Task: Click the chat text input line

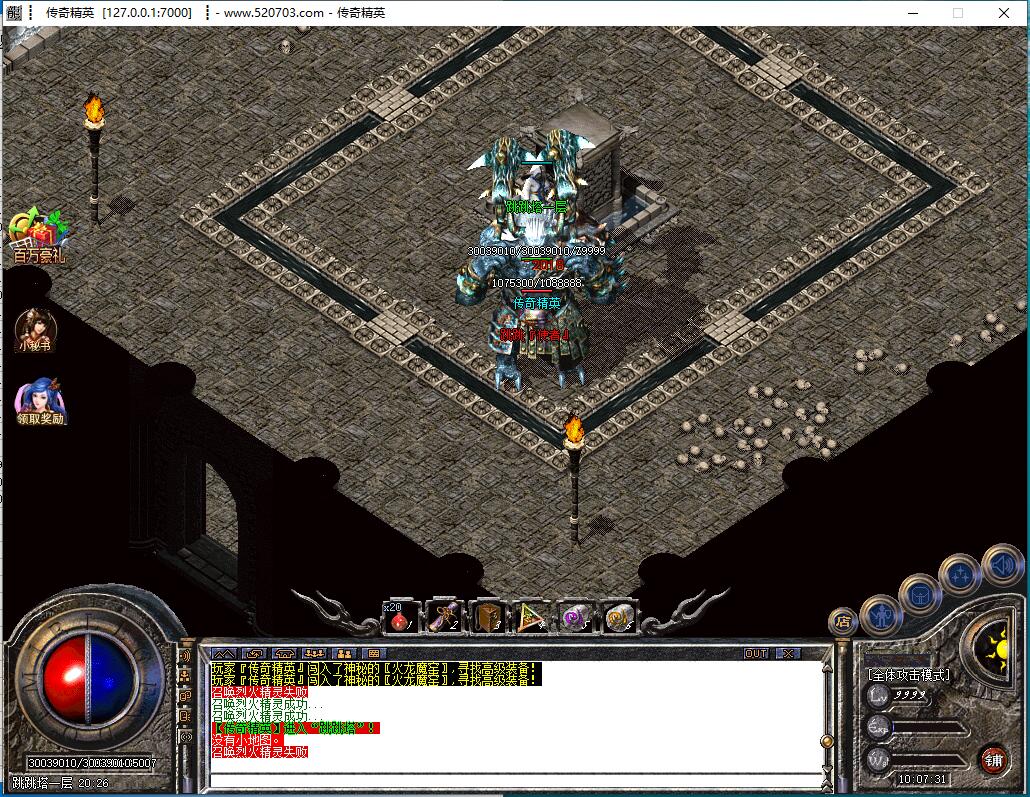Action: point(510,777)
